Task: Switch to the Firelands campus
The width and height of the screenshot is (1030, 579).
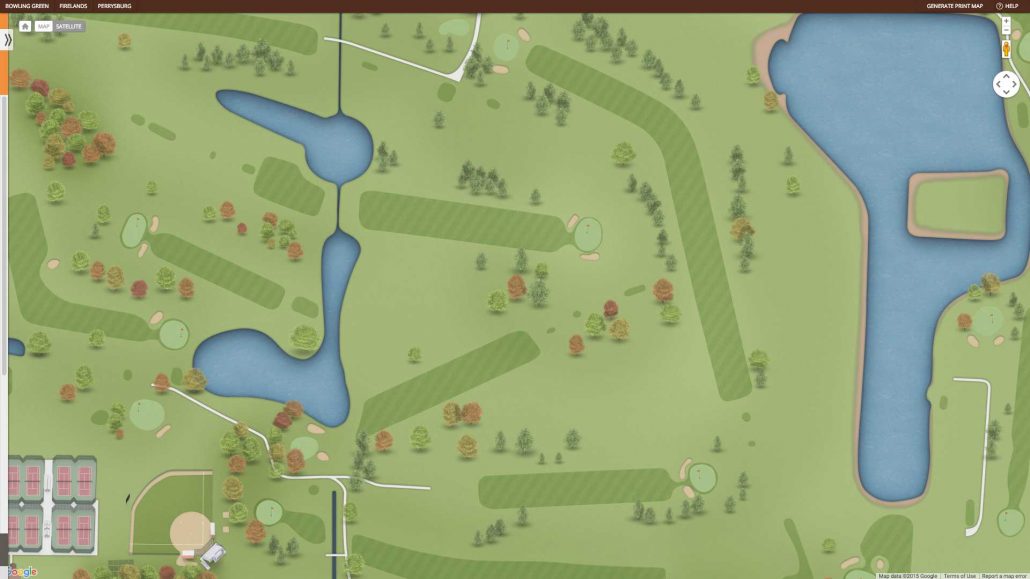Action: point(73,6)
